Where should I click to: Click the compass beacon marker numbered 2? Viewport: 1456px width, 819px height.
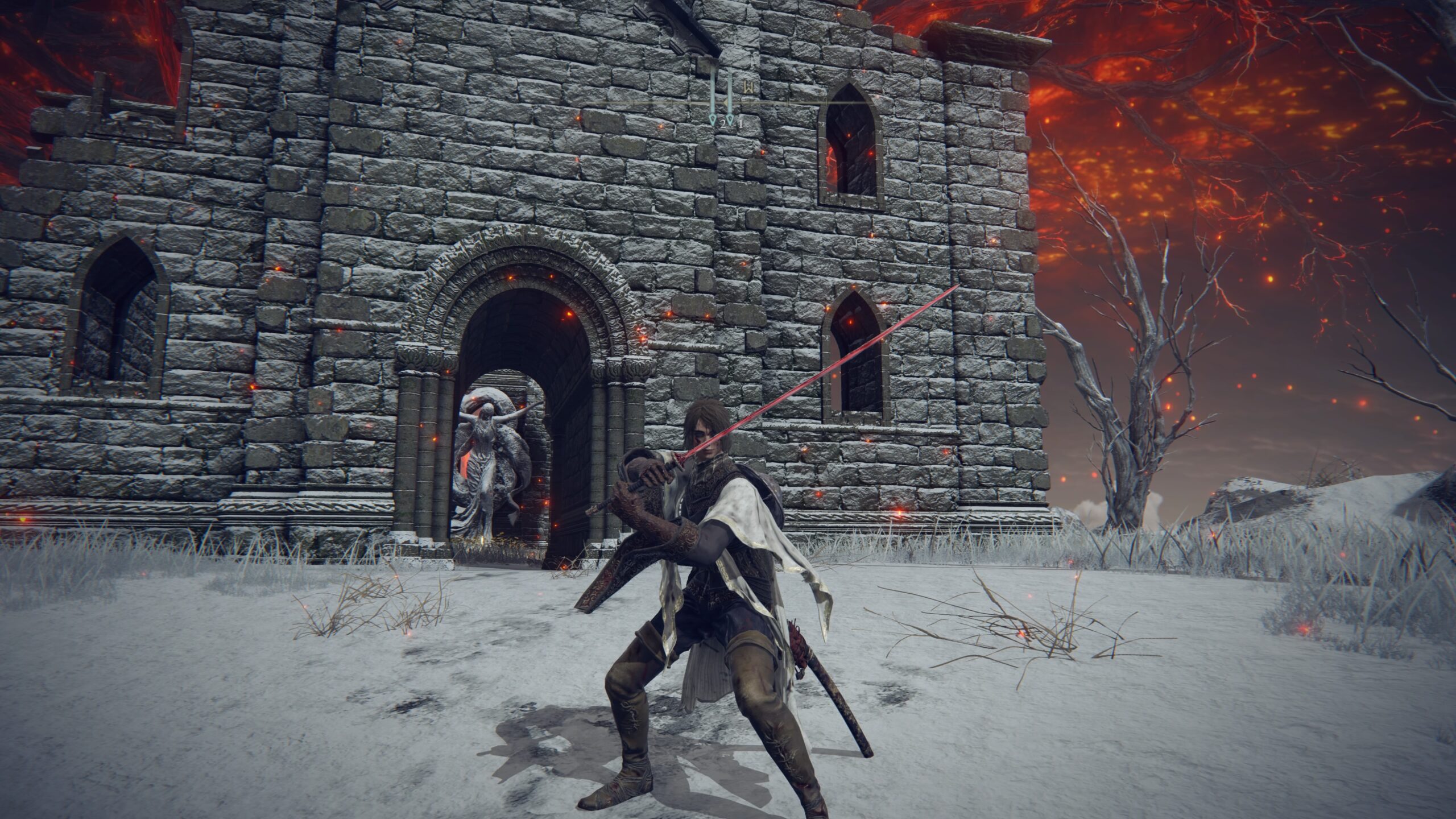(x=713, y=117)
